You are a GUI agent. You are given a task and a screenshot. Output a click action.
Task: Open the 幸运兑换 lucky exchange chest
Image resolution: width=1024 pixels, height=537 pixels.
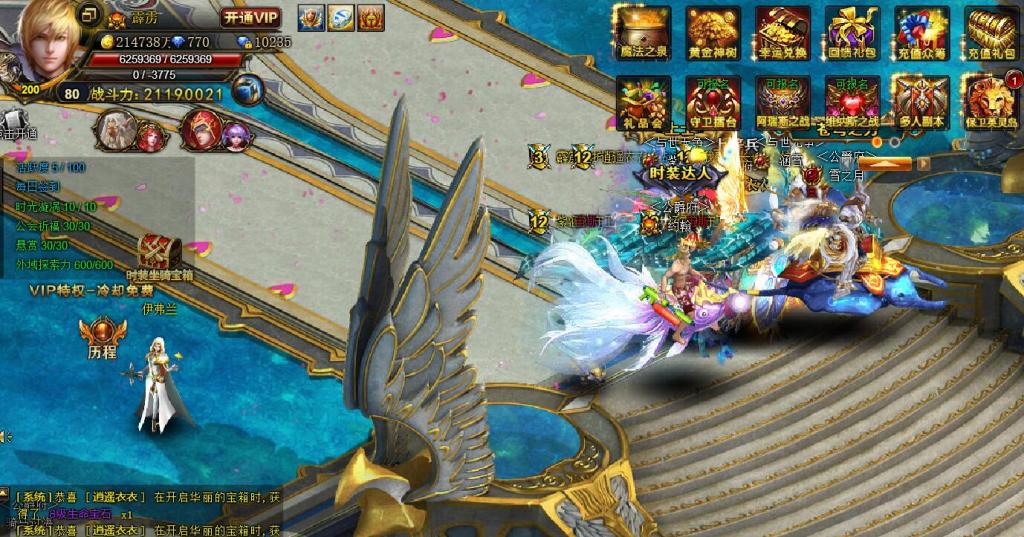[783, 31]
